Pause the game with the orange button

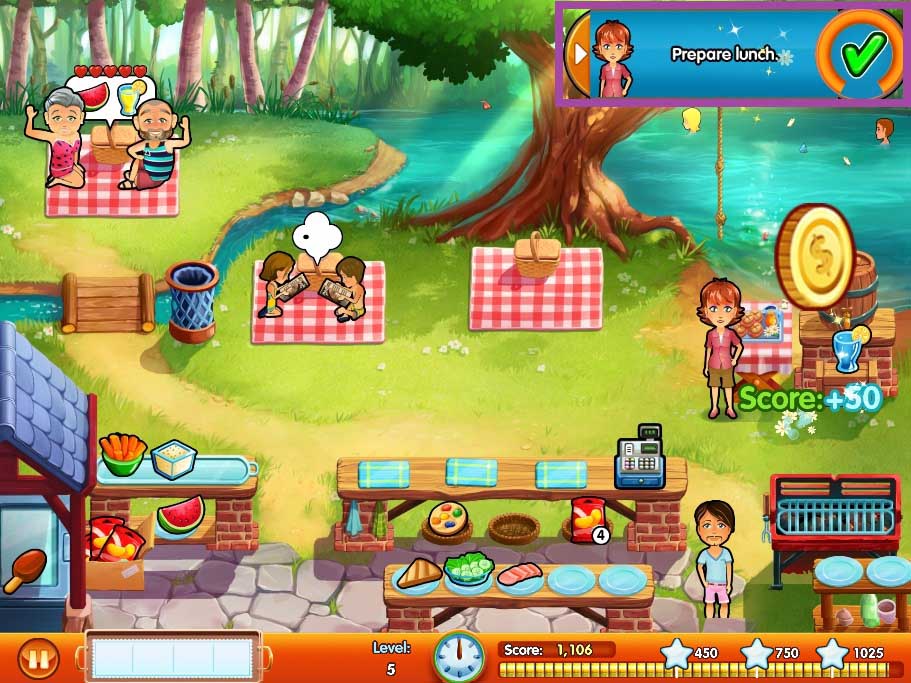click(38, 659)
